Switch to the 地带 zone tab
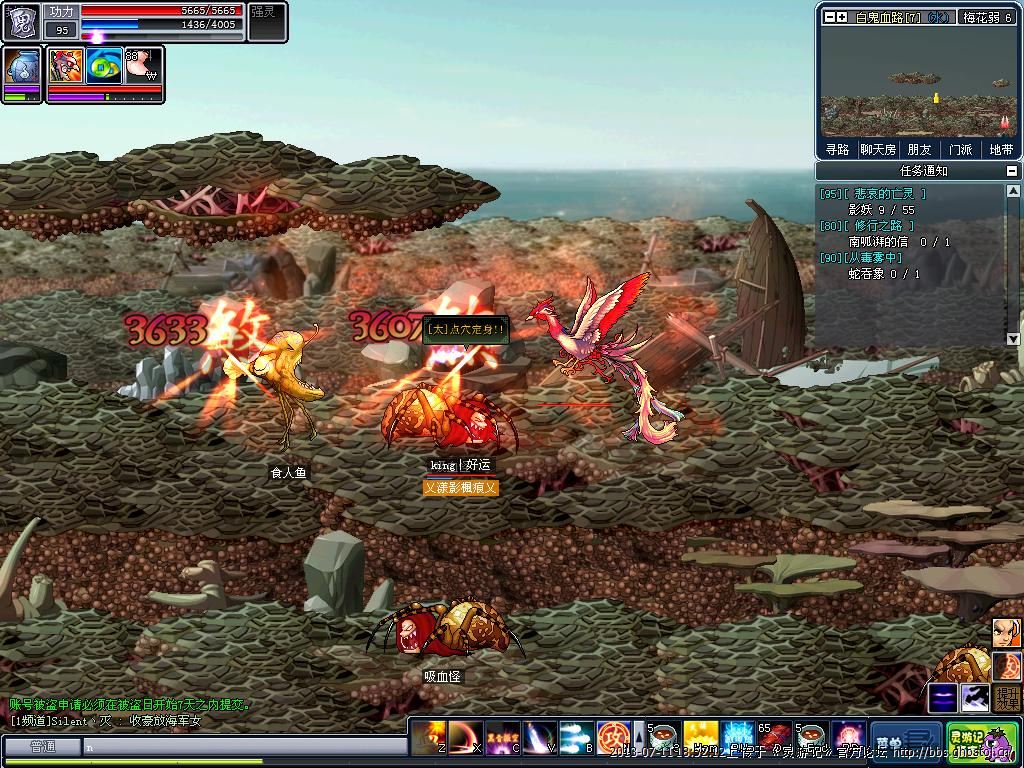Viewport: 1024px width, 768px height. 1001,150
